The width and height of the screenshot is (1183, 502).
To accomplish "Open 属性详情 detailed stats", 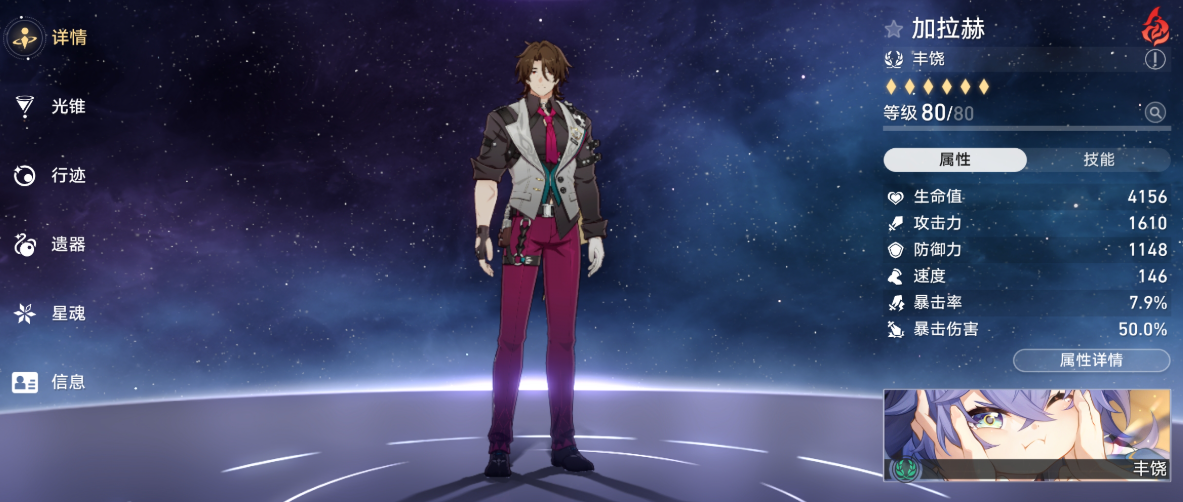I will coord(1091,360).
